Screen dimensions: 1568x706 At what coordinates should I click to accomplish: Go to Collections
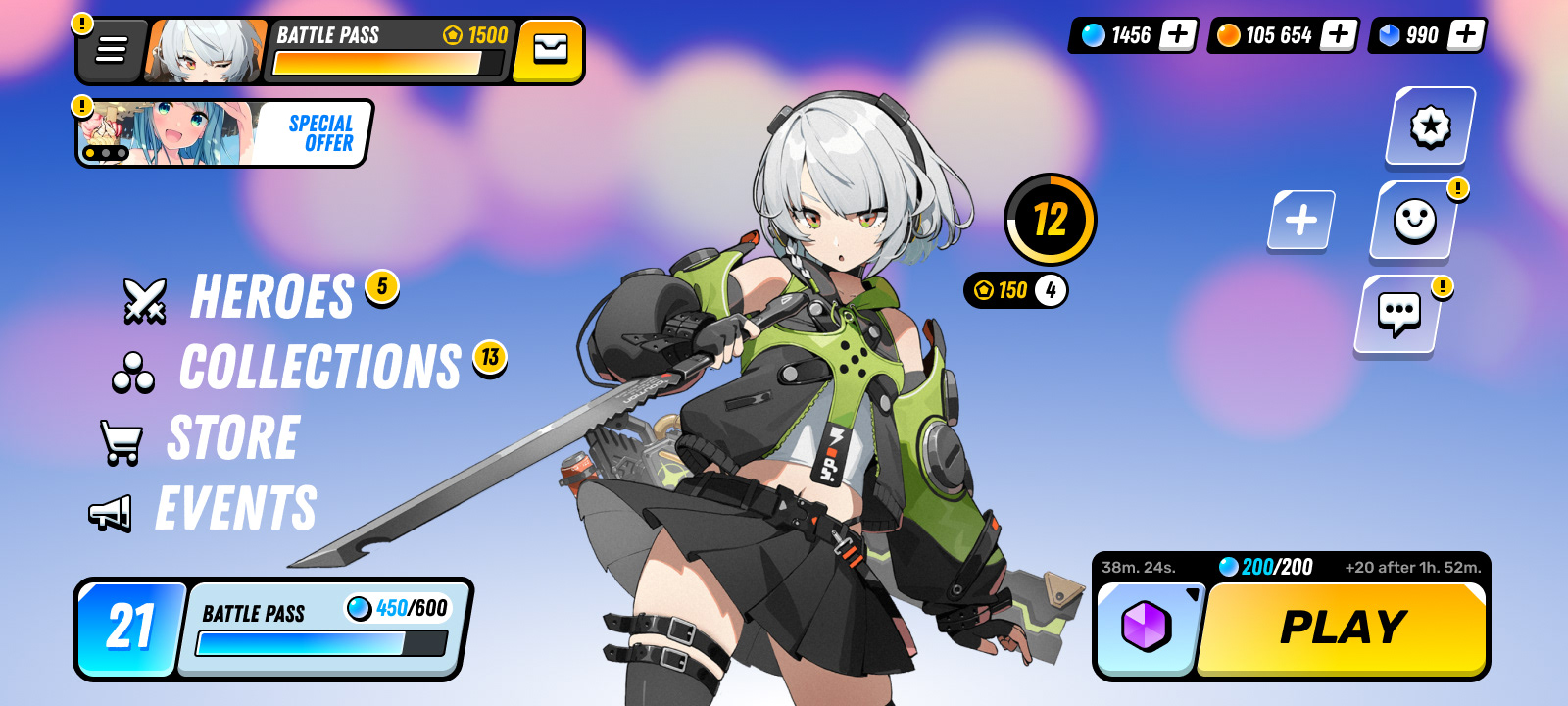point(319,368)
